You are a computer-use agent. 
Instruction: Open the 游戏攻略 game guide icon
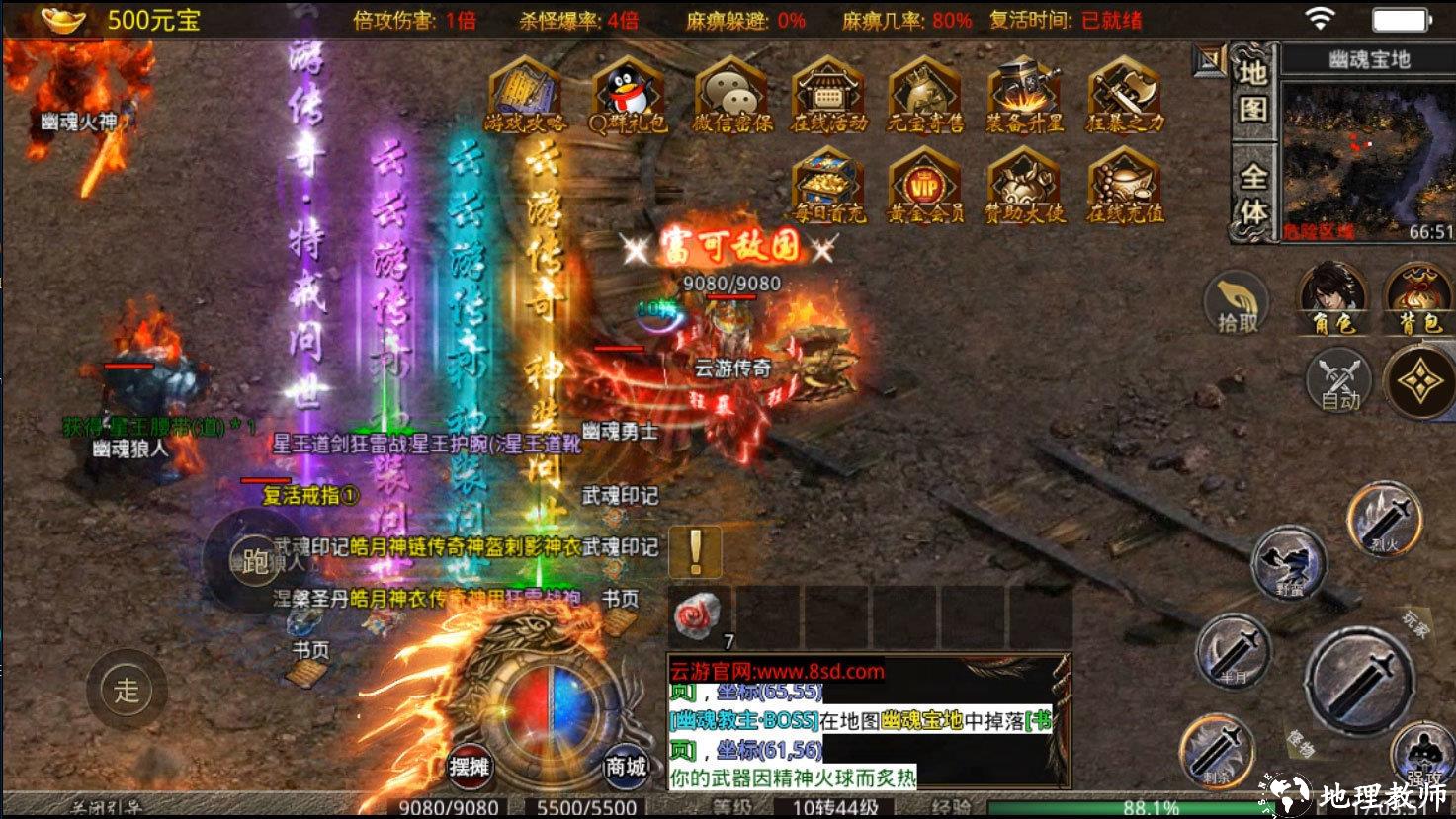(525, 96)
